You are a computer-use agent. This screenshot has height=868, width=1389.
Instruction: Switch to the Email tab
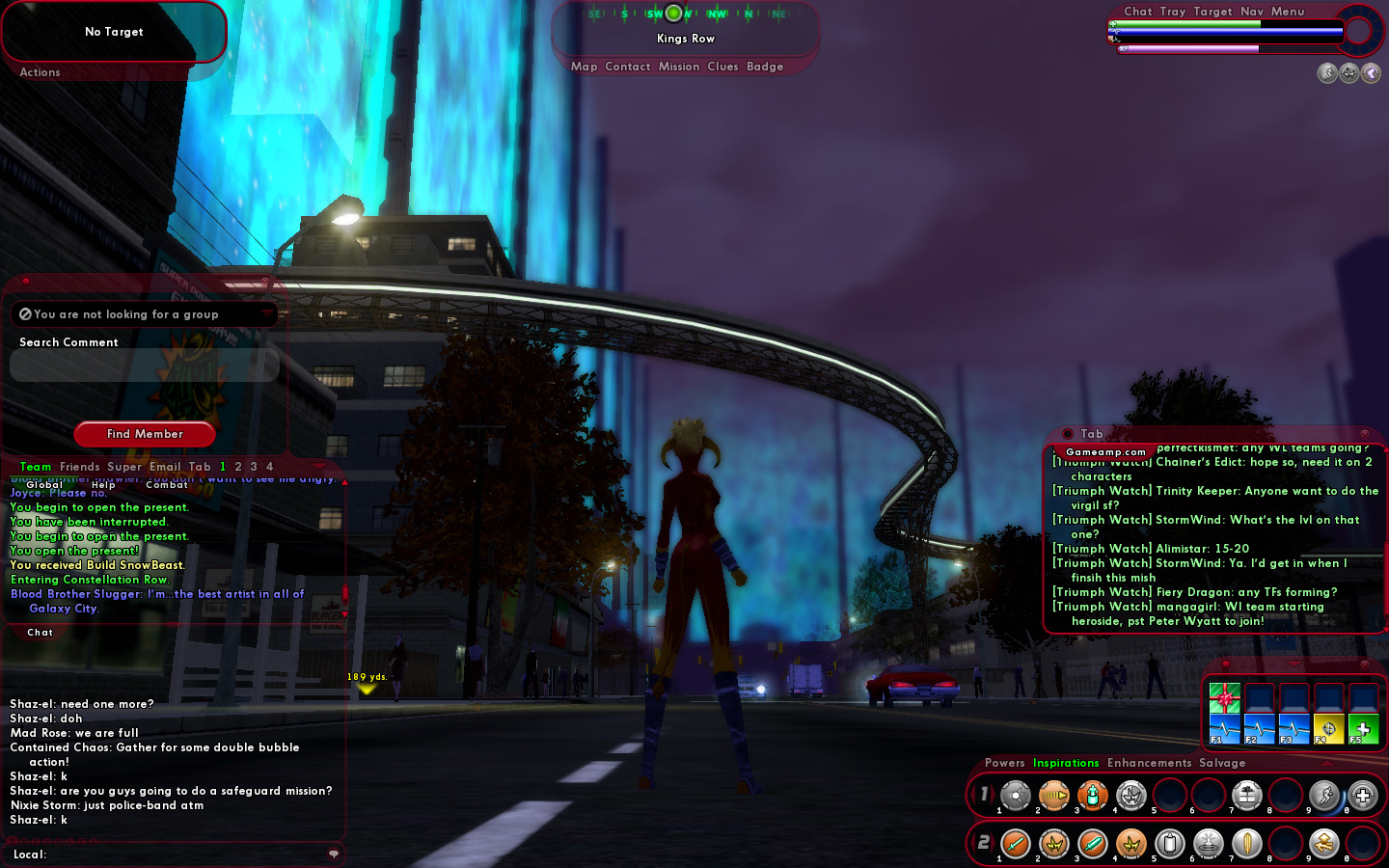[165, 467]
